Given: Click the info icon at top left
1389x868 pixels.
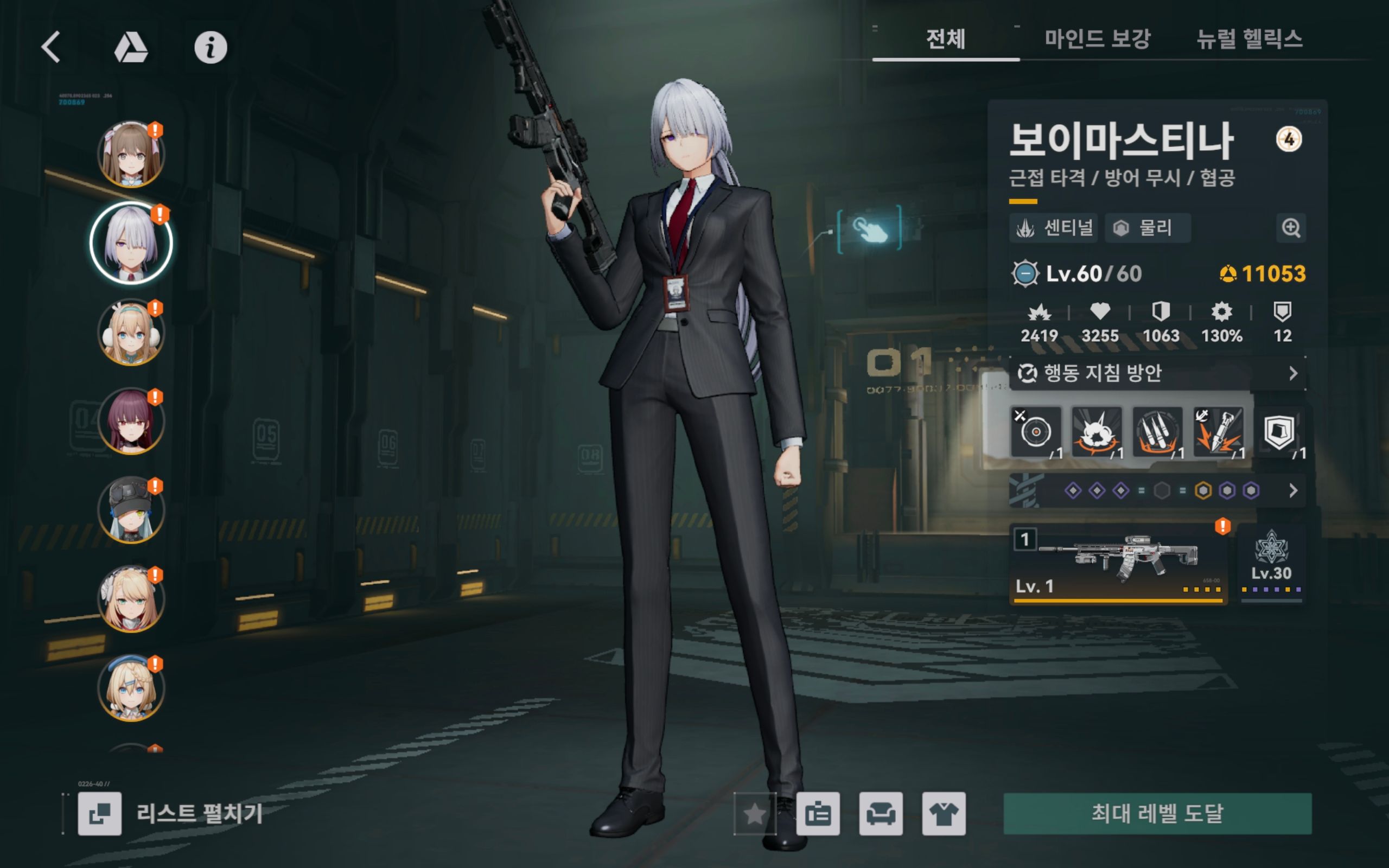Looking at the screenshot, I should (211, 47).
